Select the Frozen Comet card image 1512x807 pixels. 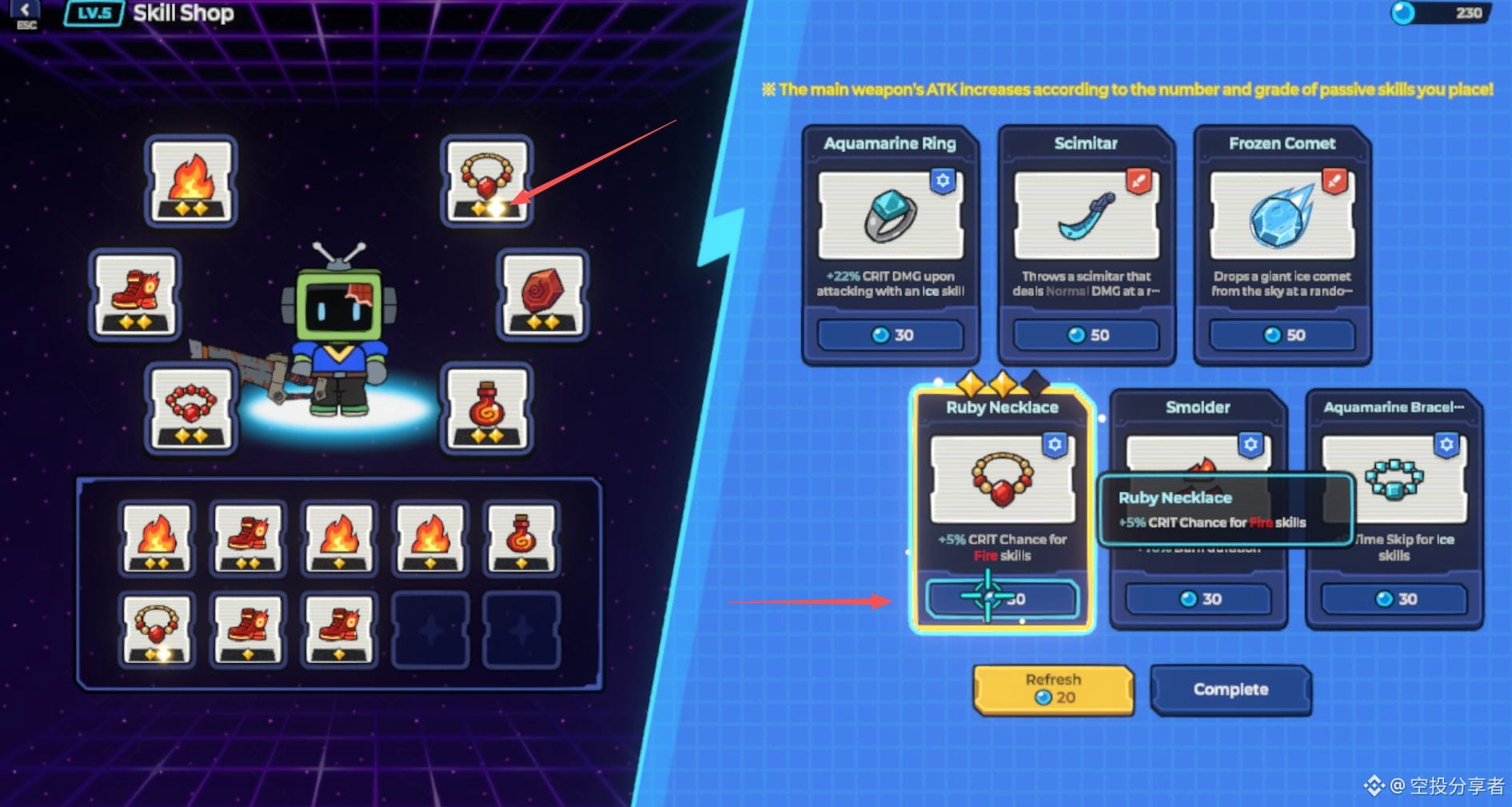coord(1283,215)
